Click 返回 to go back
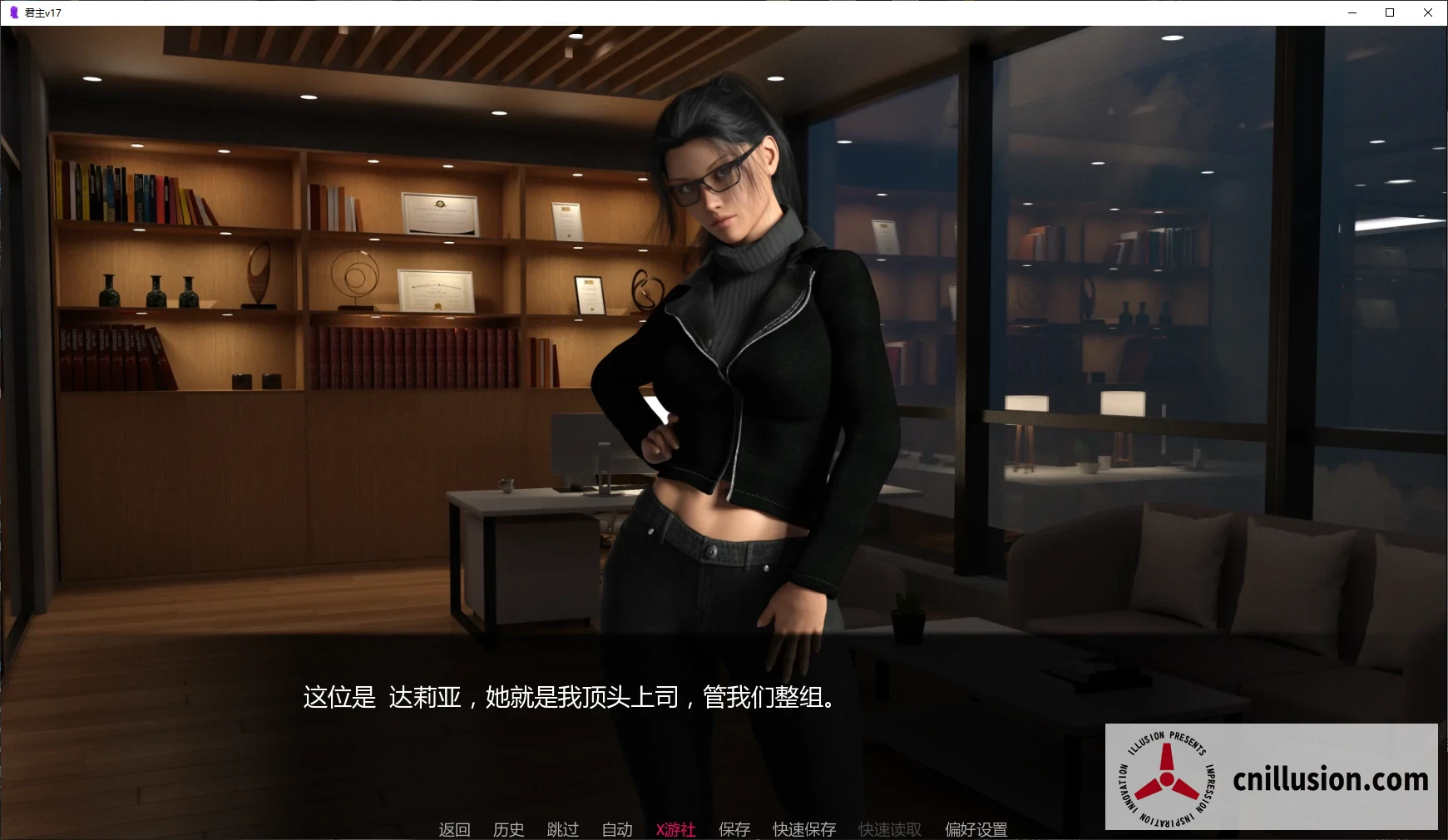The image size is (1448, 840). click(x=454, y=829)
